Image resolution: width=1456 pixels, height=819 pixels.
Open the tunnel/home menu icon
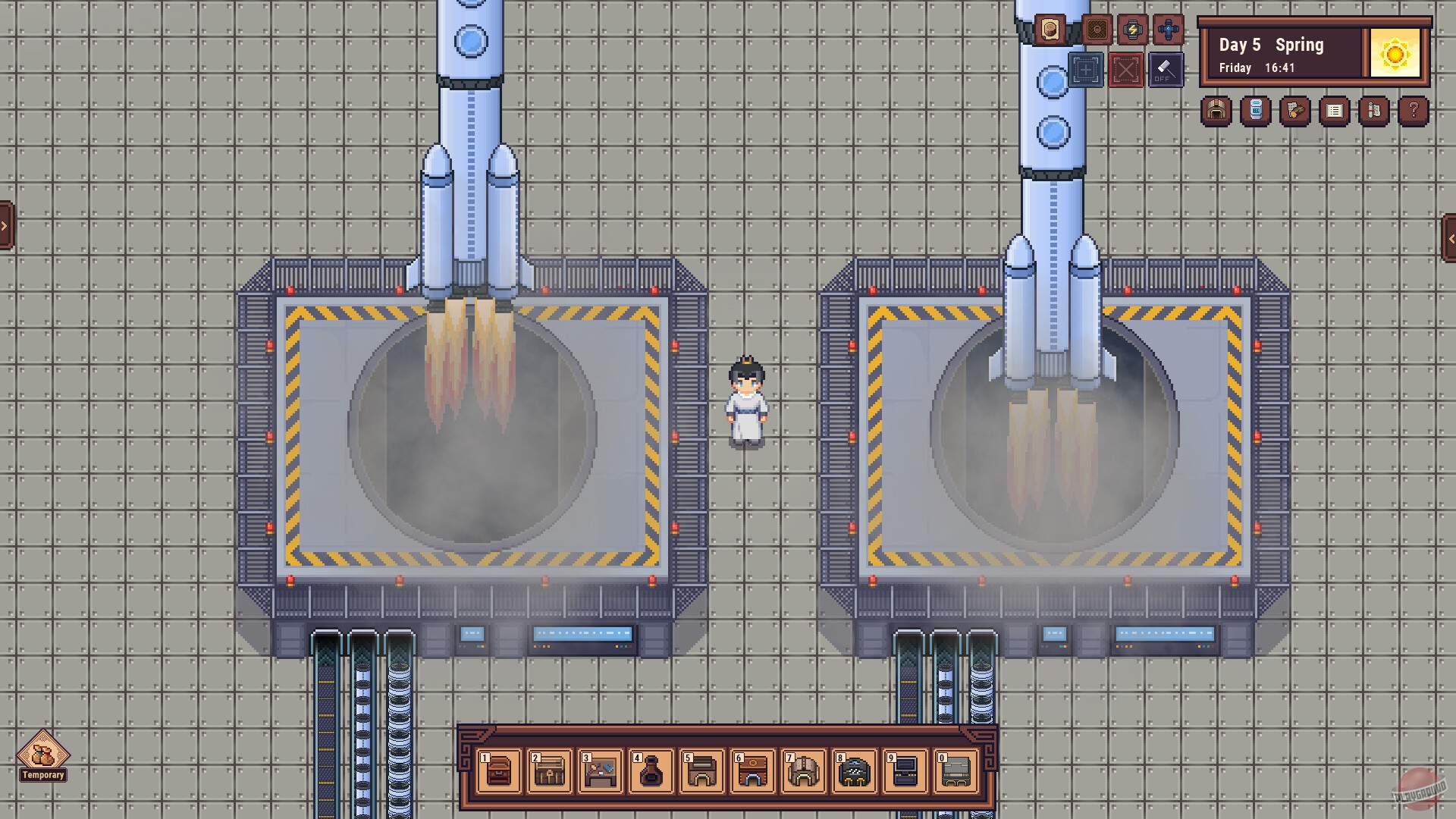tap(1216, 110)
